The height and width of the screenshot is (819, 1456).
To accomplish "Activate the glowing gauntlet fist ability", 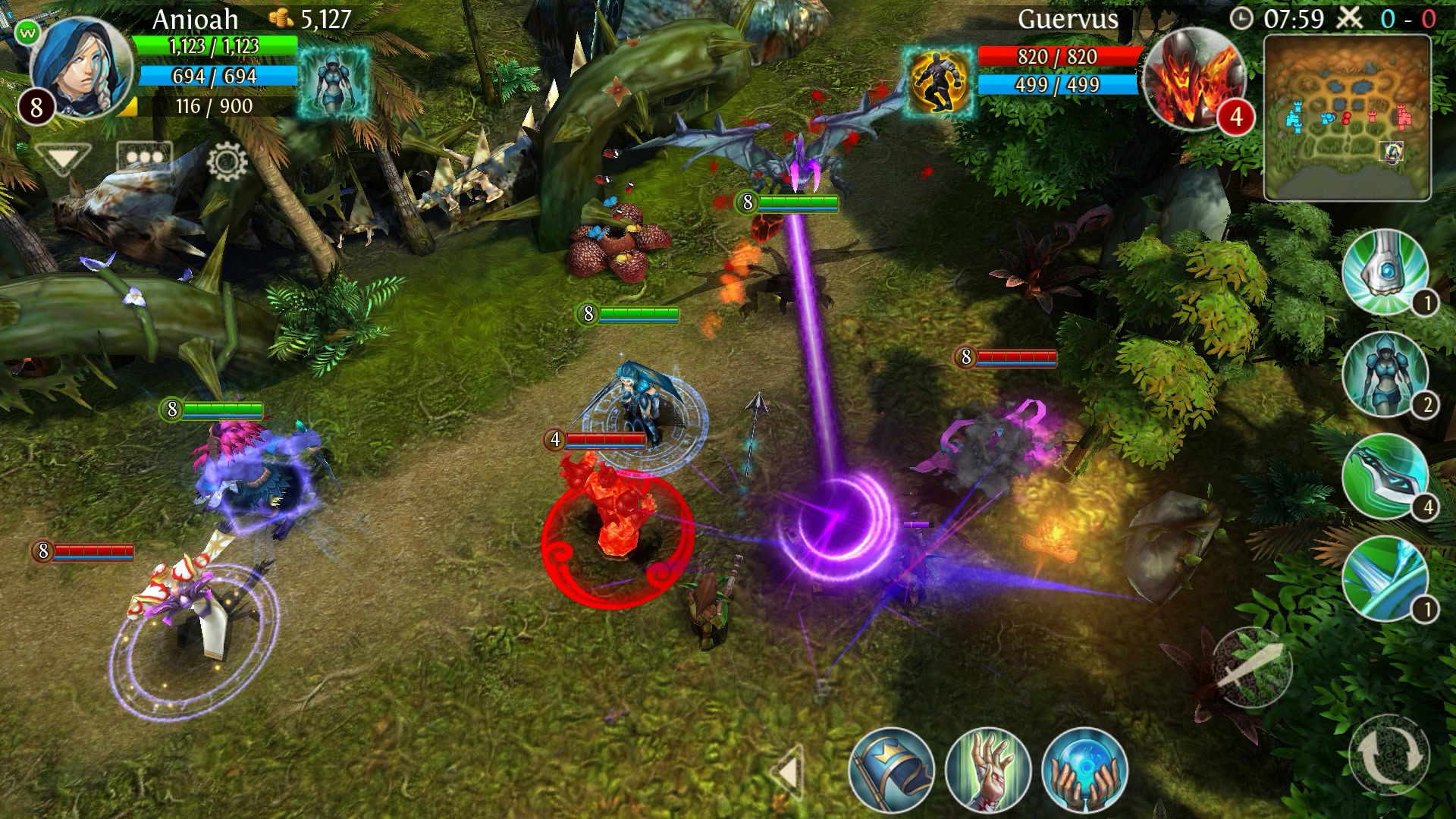I will [x=1385, y=272].
